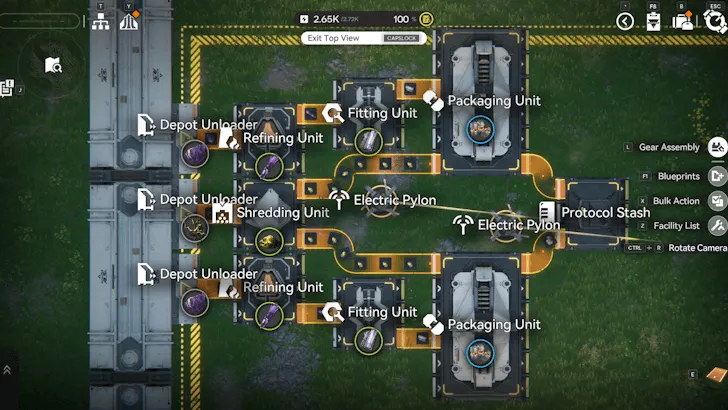Click the yellow power percentage icon
728x410 pixels.
(x=426, y=19)
